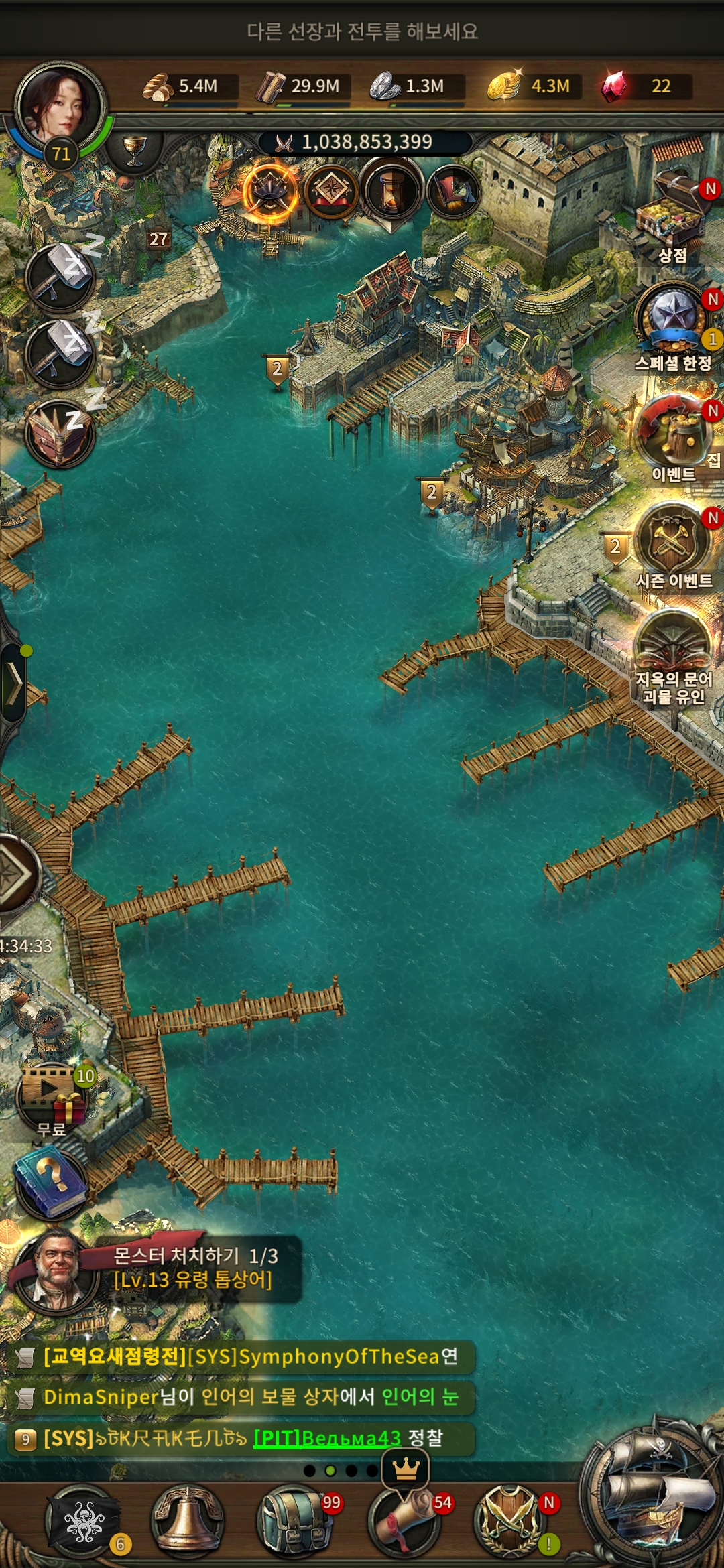The width and height of the screenshot is (724, 1568).
Task: Open the kraken flag alliance menu
Action: coord(82,1522)
